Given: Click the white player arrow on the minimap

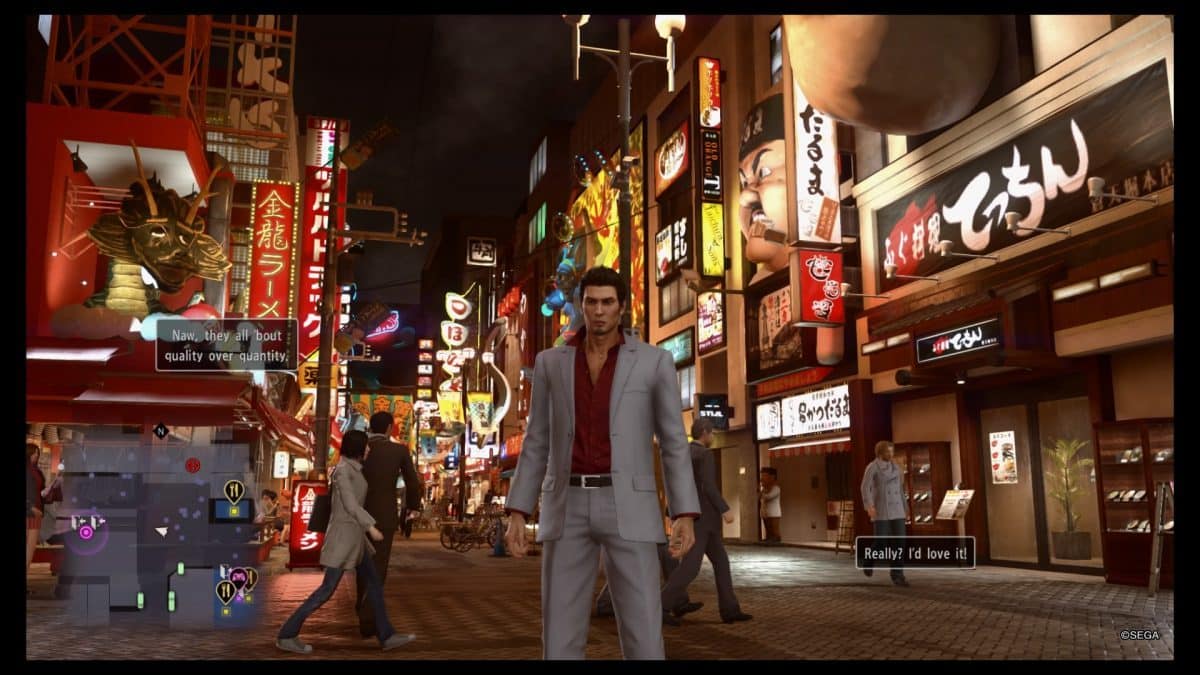Looking at the screenshot, I should coord(161,531).
